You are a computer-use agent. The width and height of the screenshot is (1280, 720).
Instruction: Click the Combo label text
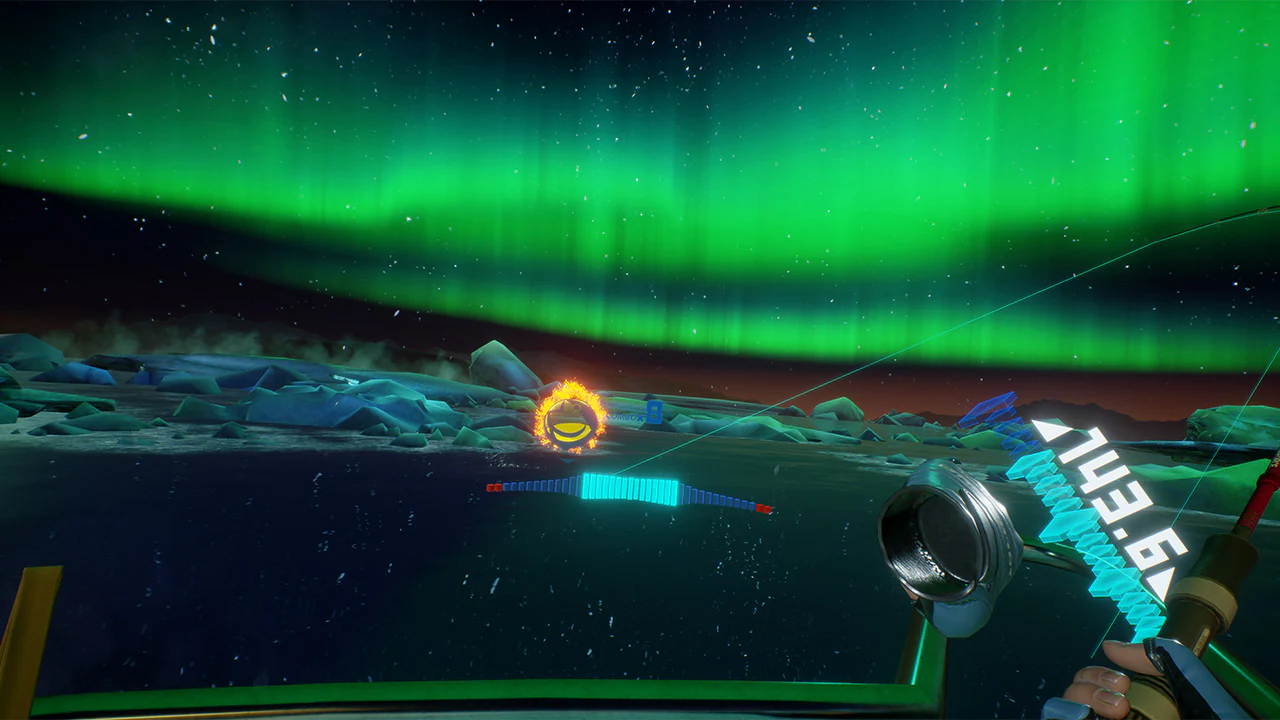[x=623, y=416]
